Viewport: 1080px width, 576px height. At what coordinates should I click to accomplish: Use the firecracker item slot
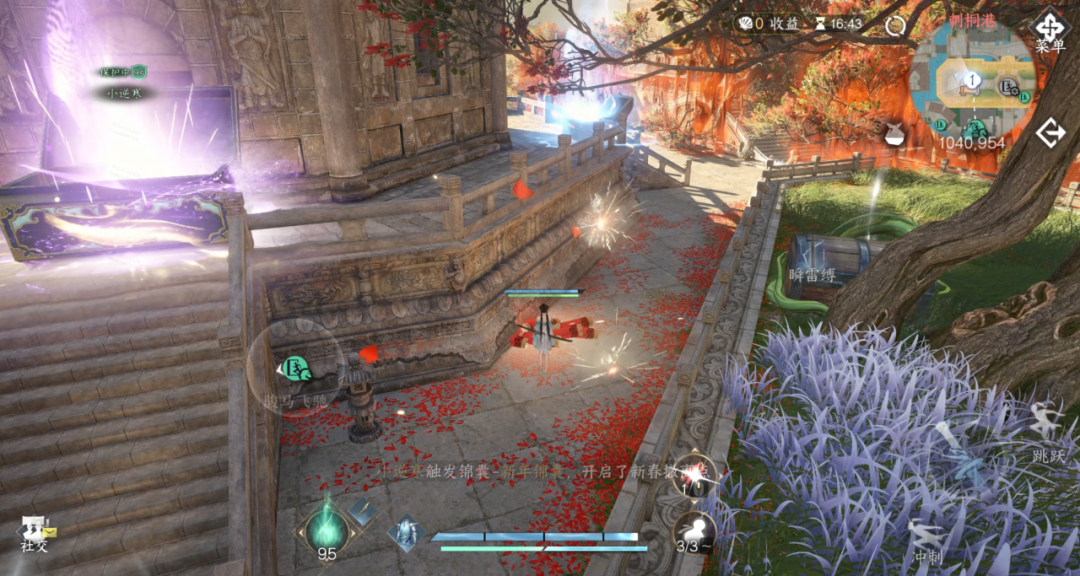pos(694,476)
